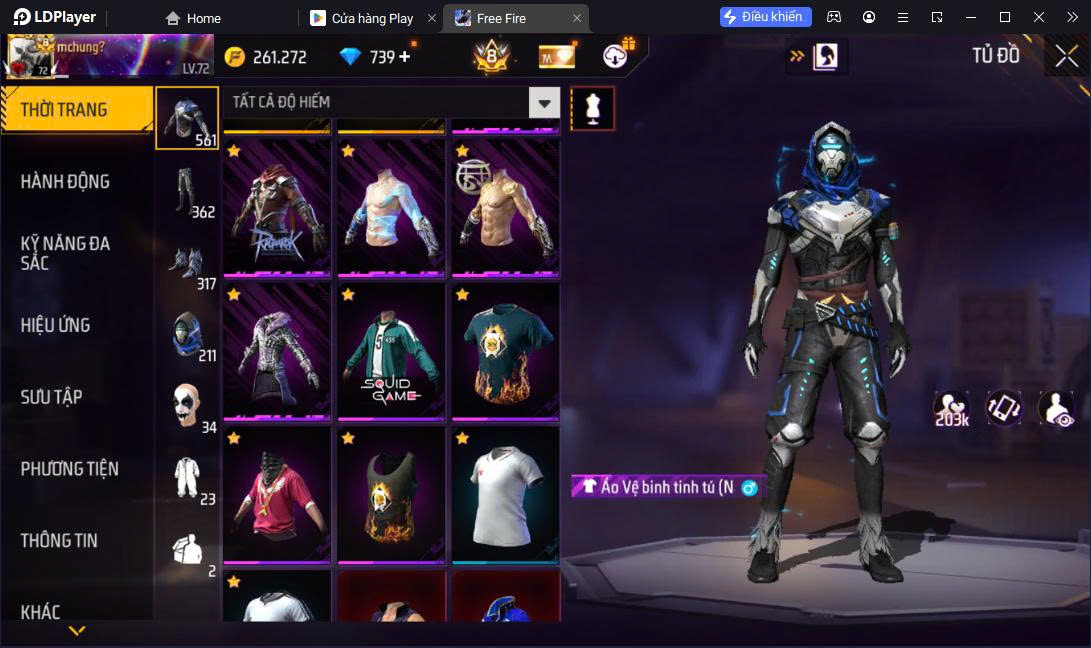Select the KỸ NĂNG ĐA SẮC category

pos(66,253)
